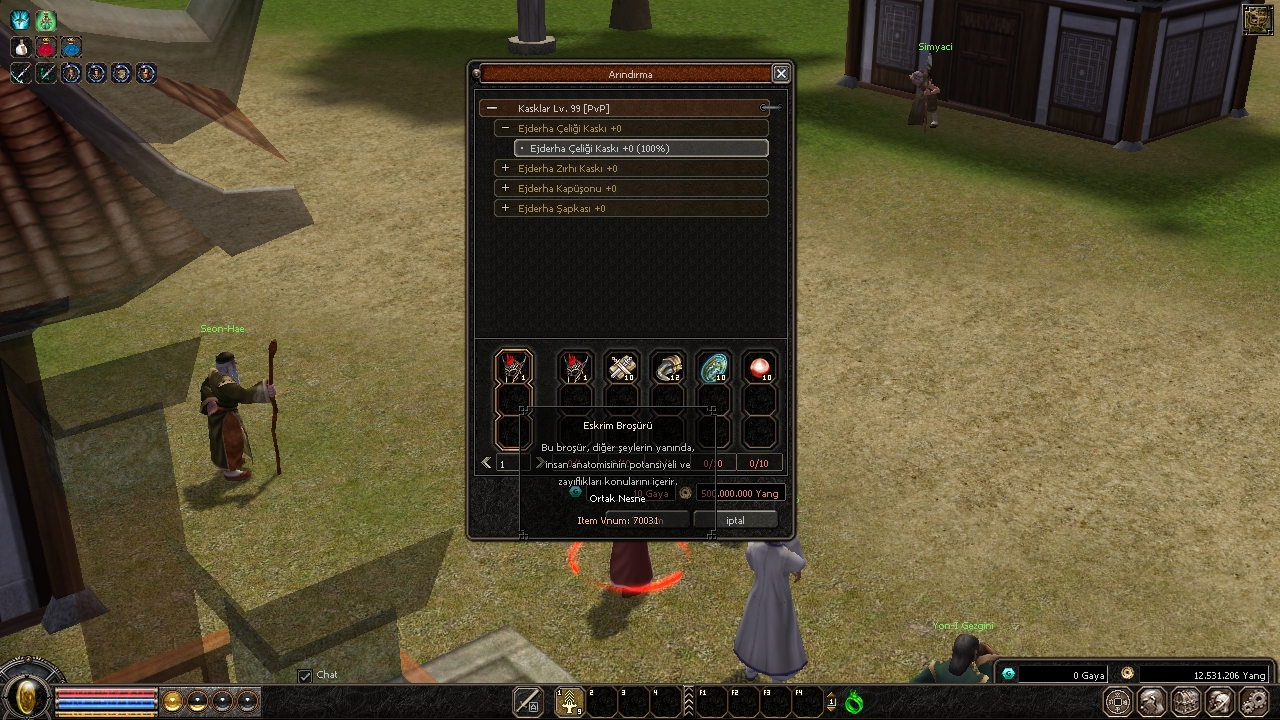Click the green potion buff icon
The image size is (1280, 720).
pos(46,20)
